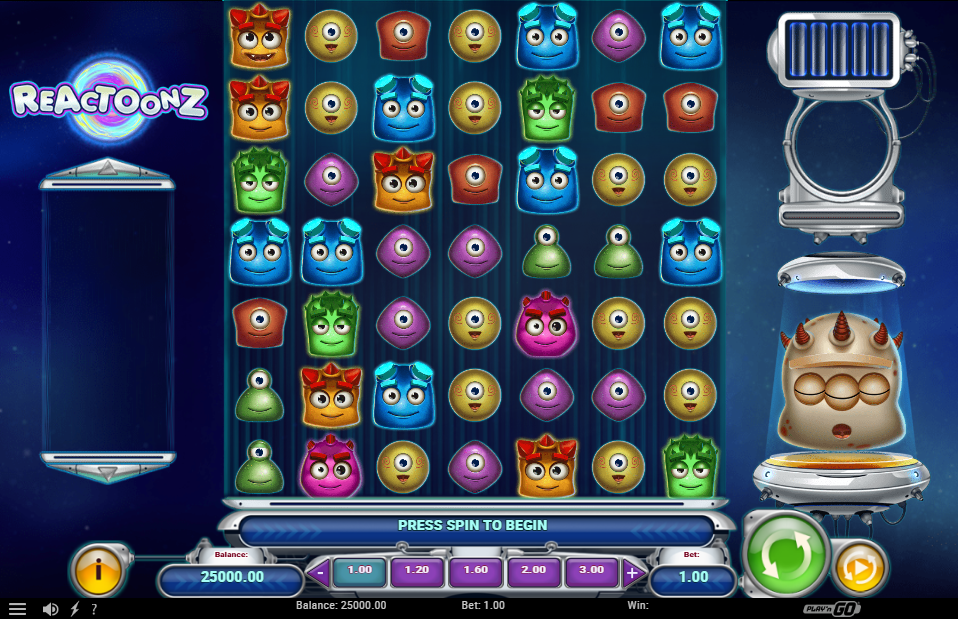The height and width of the screenshot is (619, 958).
Task: Decrease the bet with the minus button
Action: pos(319,573)
